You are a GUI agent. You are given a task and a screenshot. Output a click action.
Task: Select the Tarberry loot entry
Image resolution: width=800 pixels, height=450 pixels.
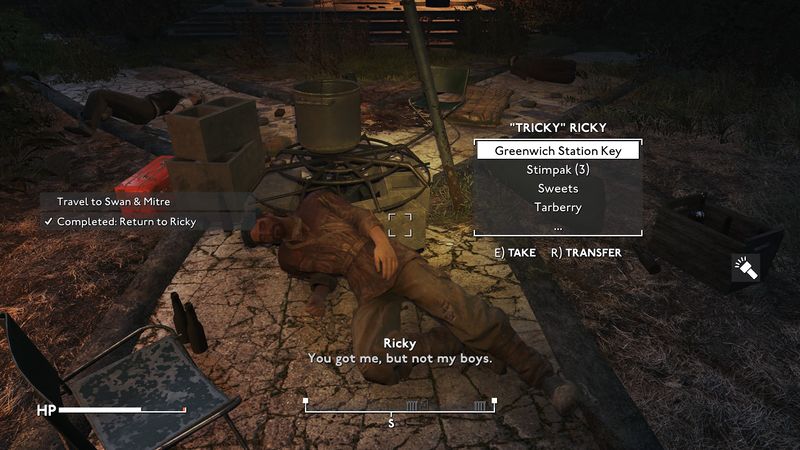558,207
